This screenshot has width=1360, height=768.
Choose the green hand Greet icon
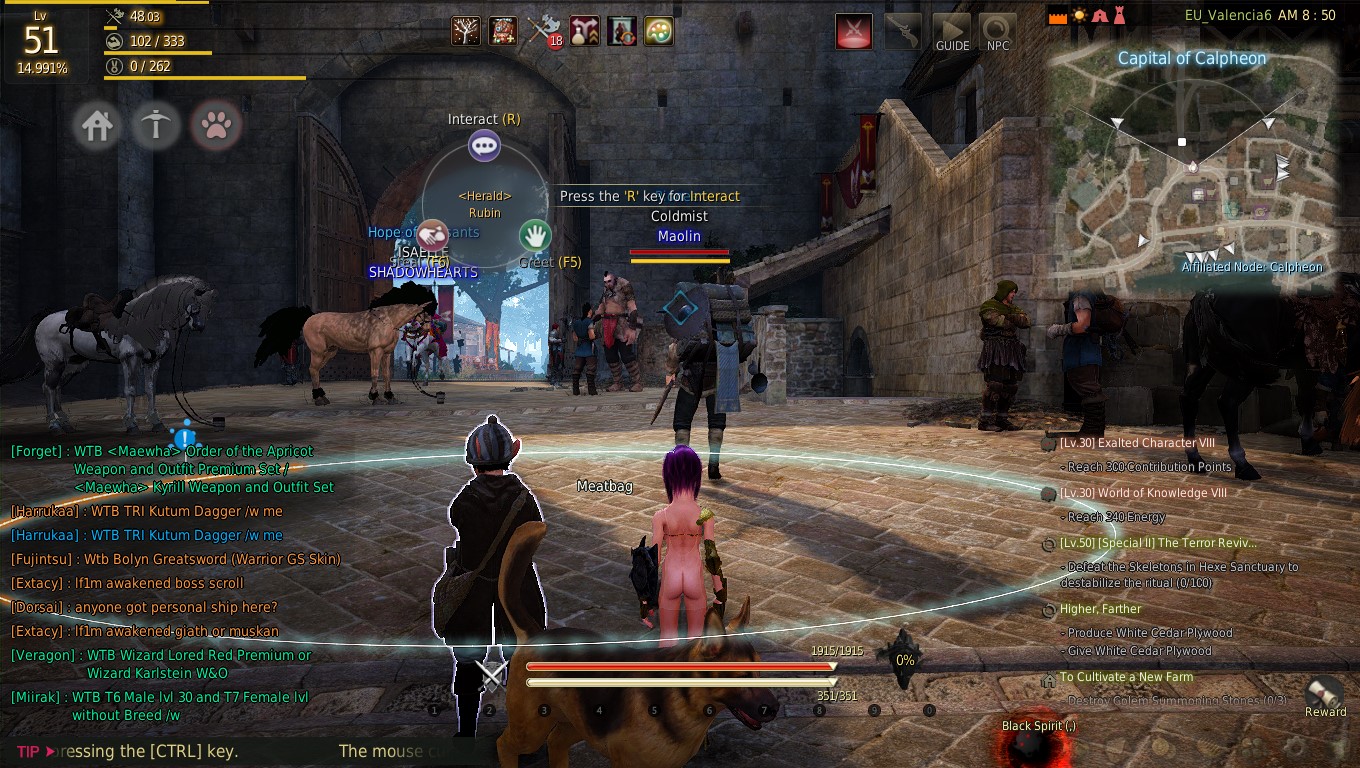[536, 236]
